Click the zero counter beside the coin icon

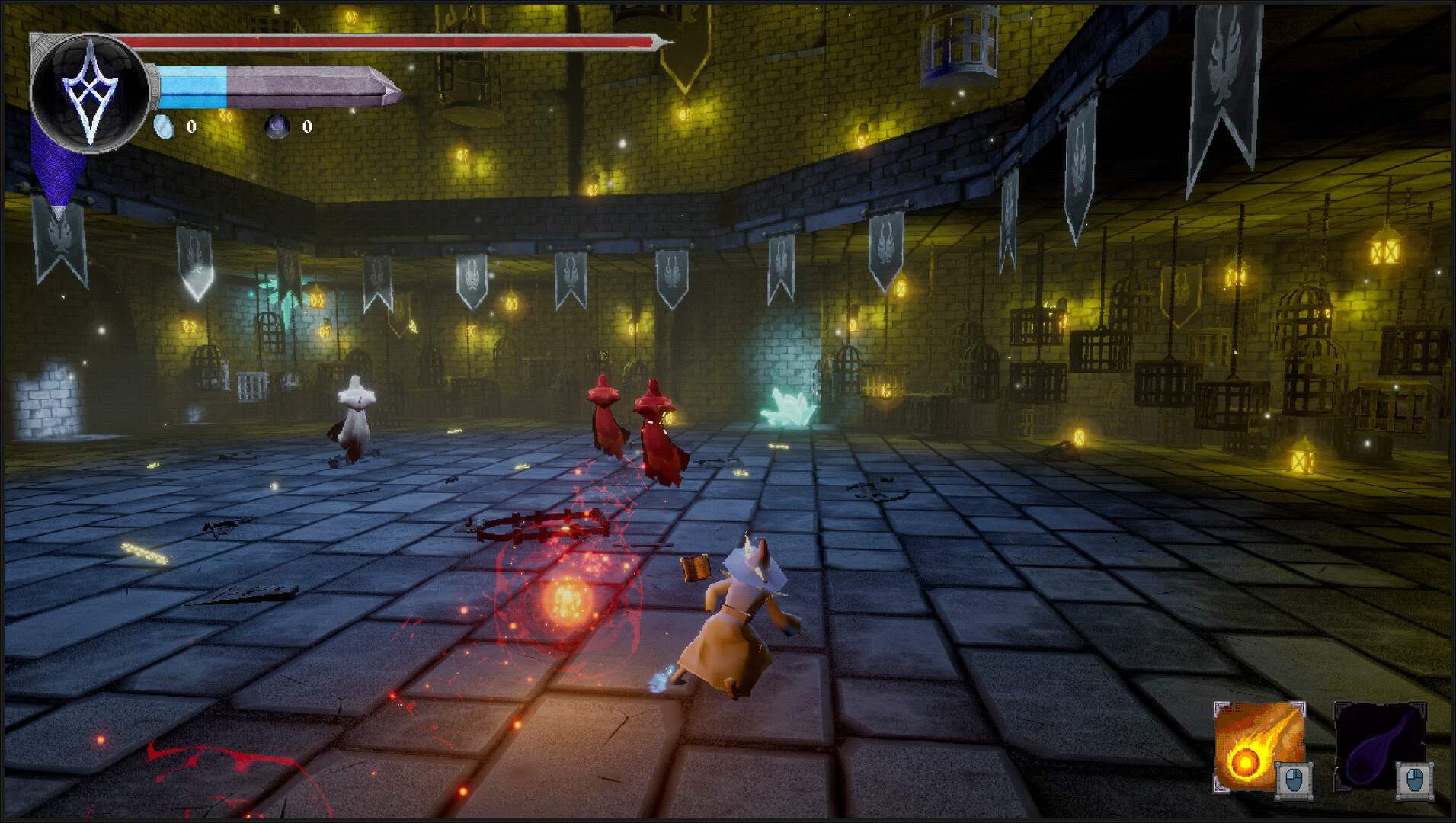(193, 128)
